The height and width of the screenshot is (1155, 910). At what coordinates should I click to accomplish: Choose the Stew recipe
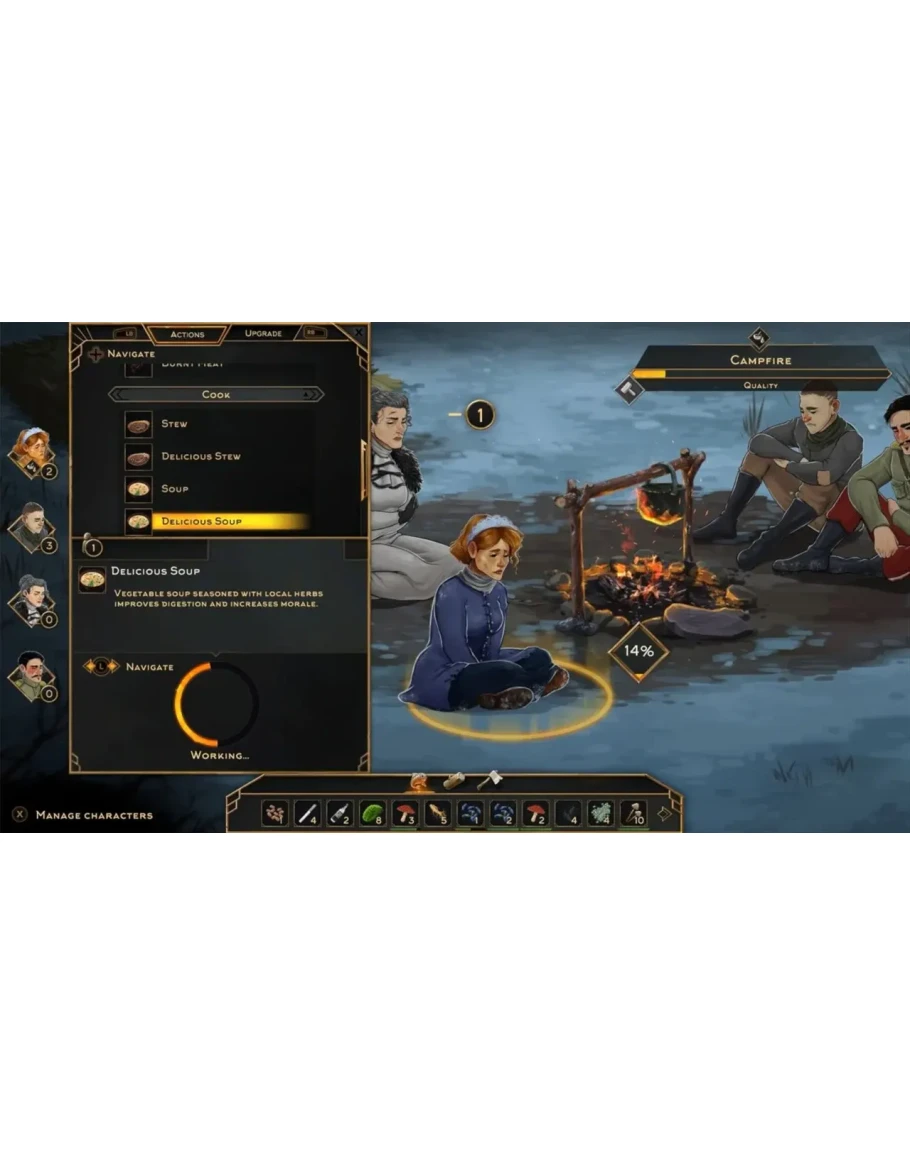pyautogui.click(x=175, y=424)
